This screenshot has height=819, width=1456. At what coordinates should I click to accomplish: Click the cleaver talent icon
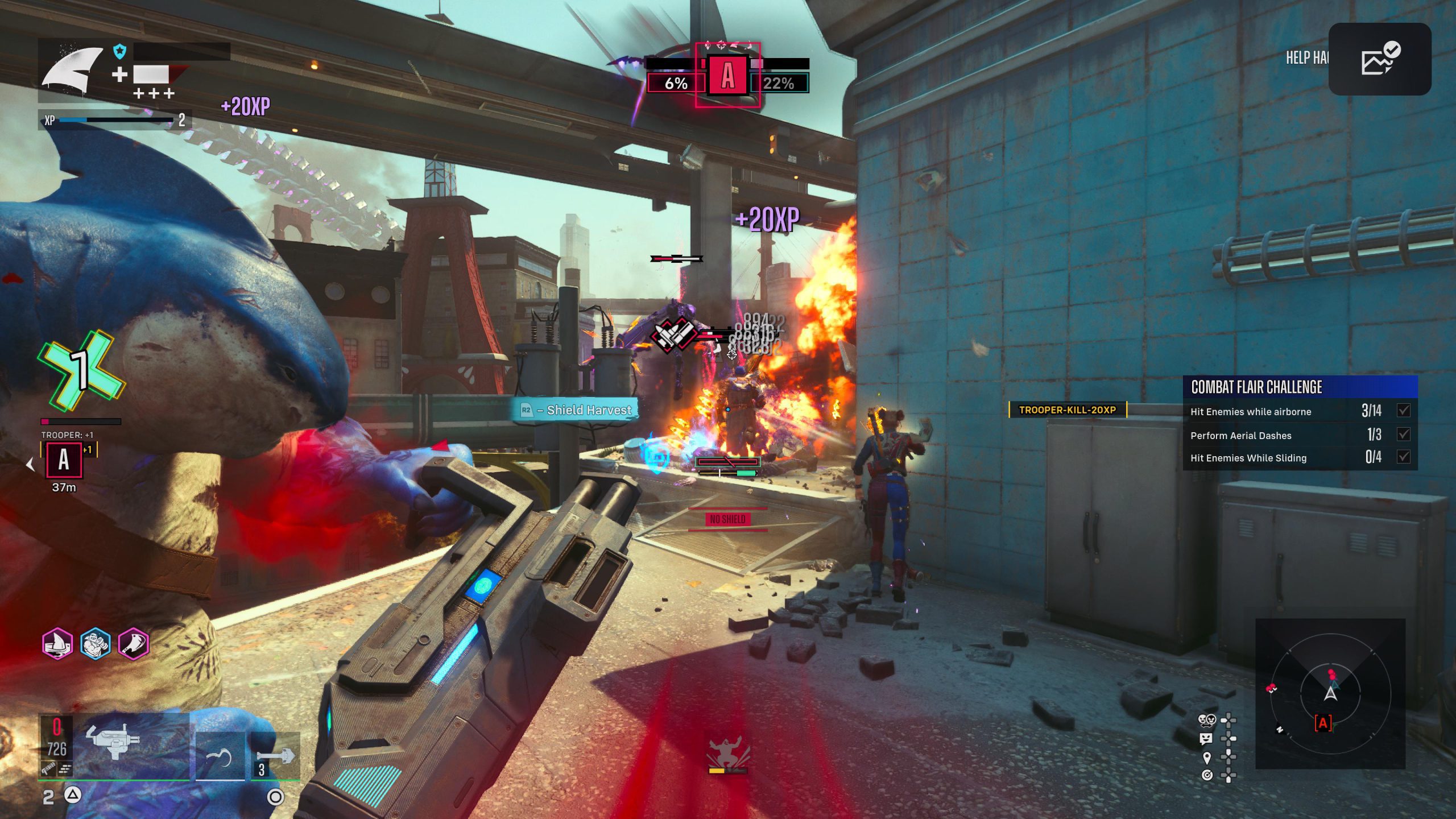click(x=134, y=644)
